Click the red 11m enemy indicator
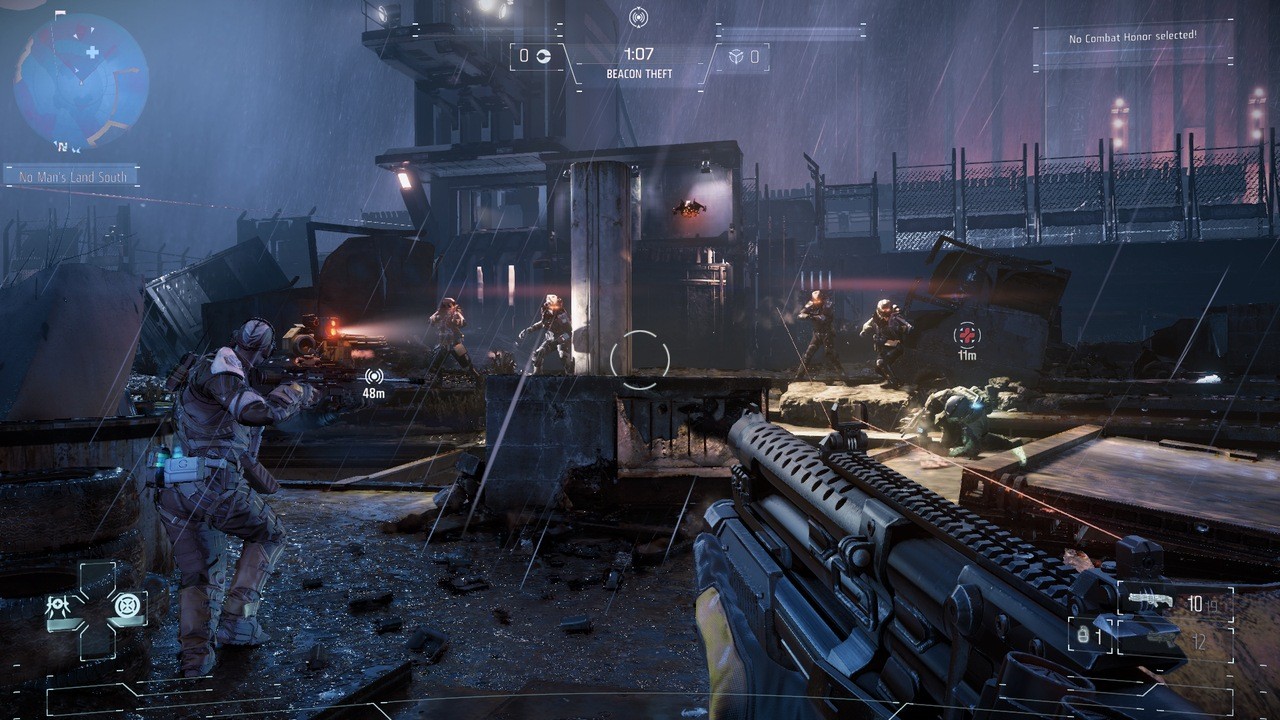Screen dimensions: 1280x720 click(x=965, y=340)
